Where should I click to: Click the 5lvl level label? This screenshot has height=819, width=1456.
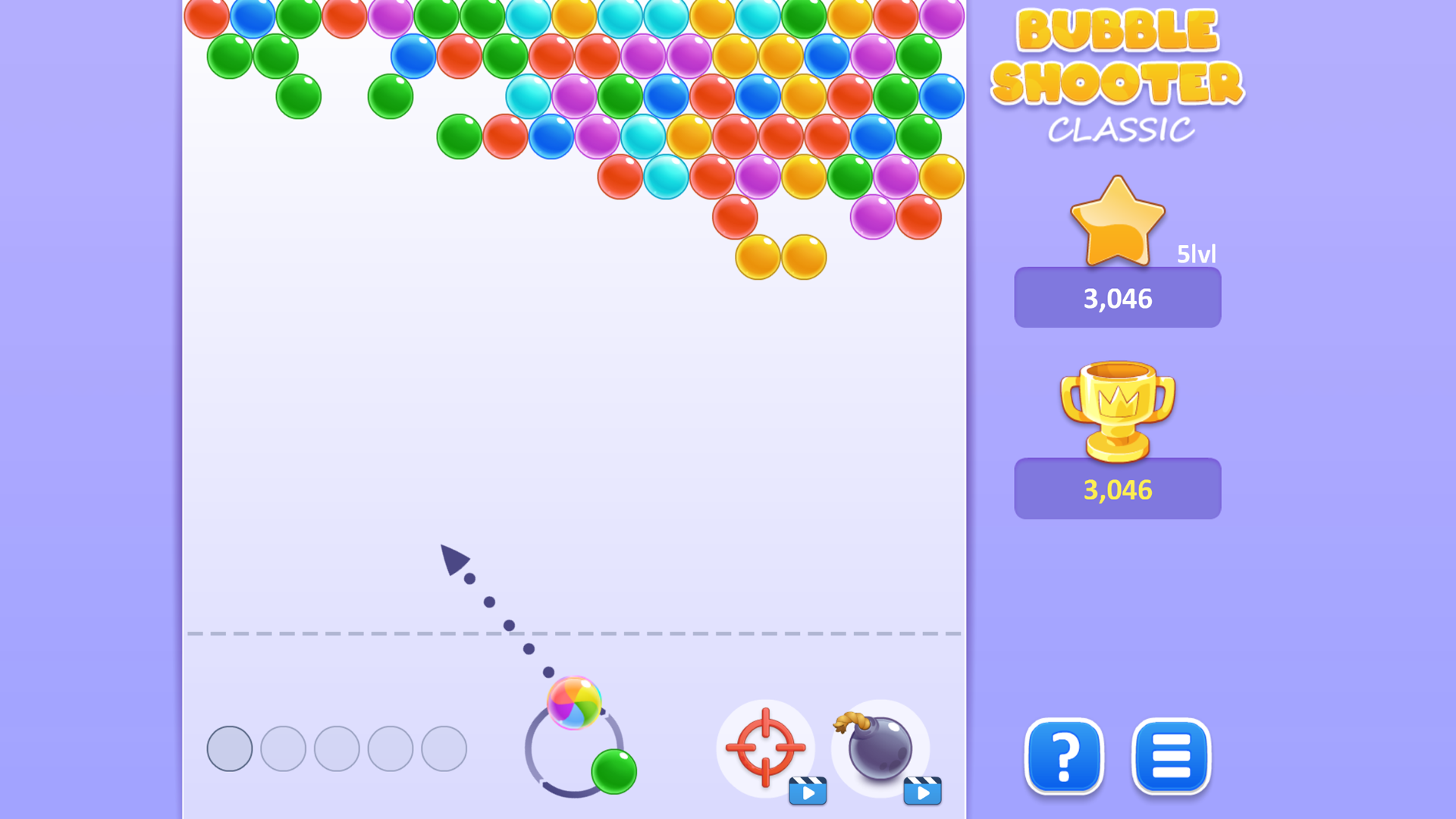(1197, 255)
